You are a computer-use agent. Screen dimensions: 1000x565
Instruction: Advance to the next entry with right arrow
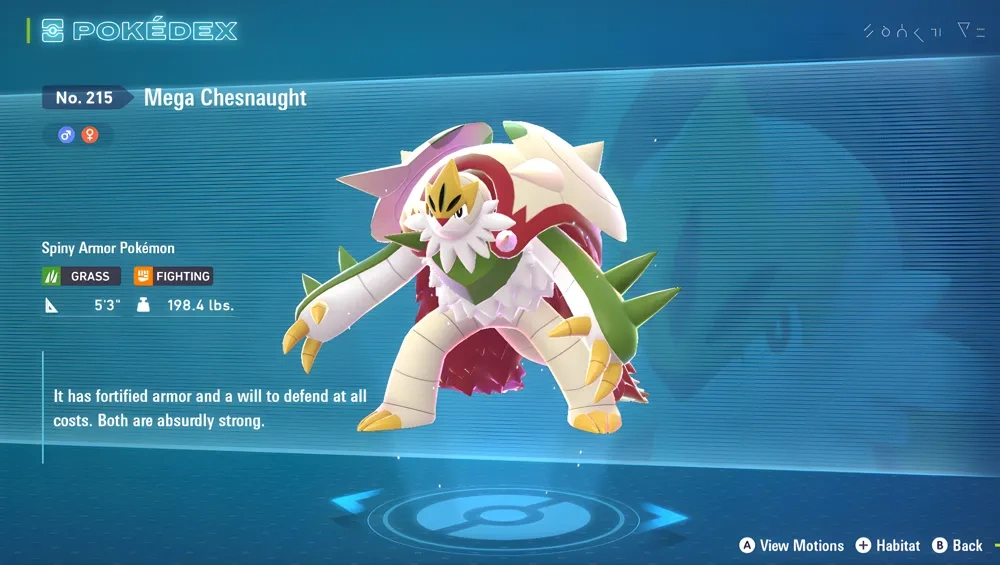662,516
